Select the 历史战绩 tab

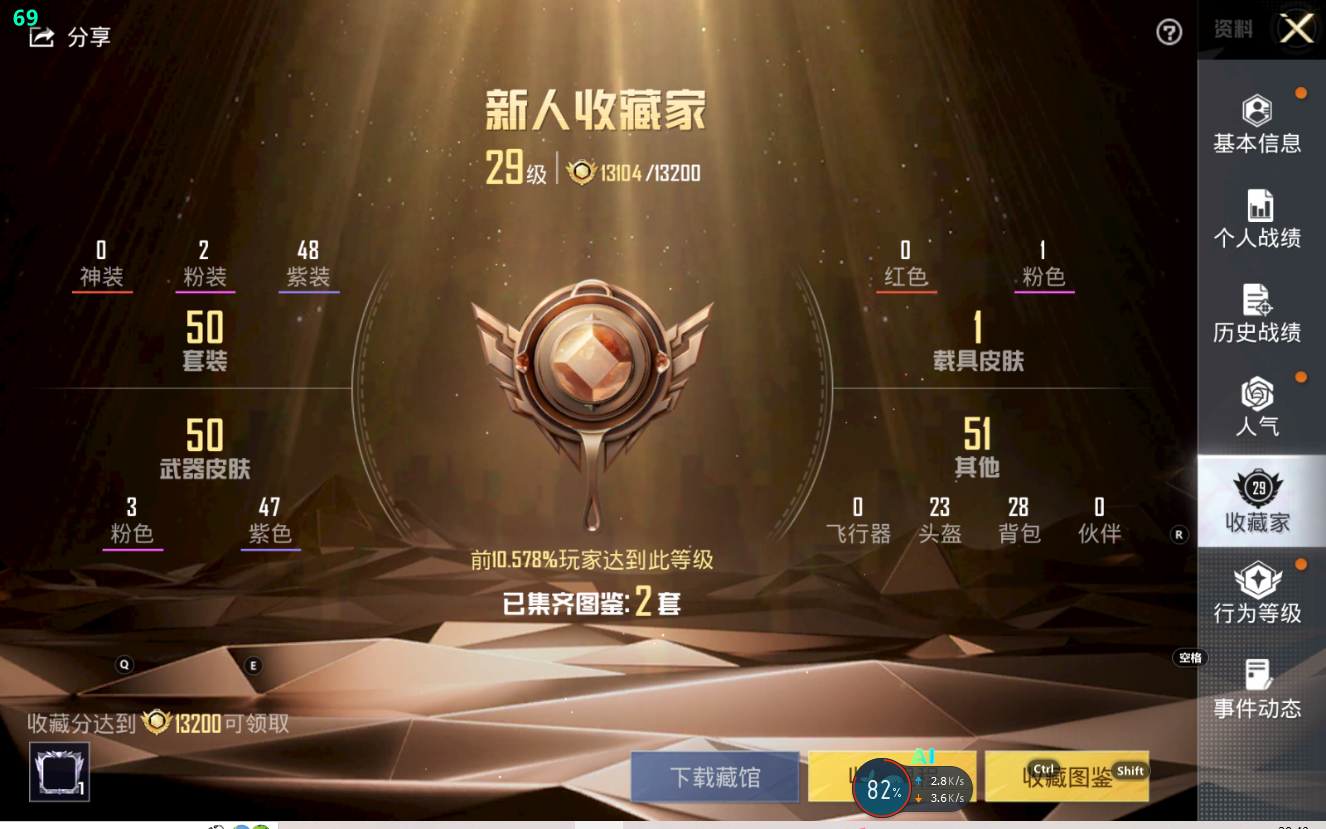[x=1257, y=314]
